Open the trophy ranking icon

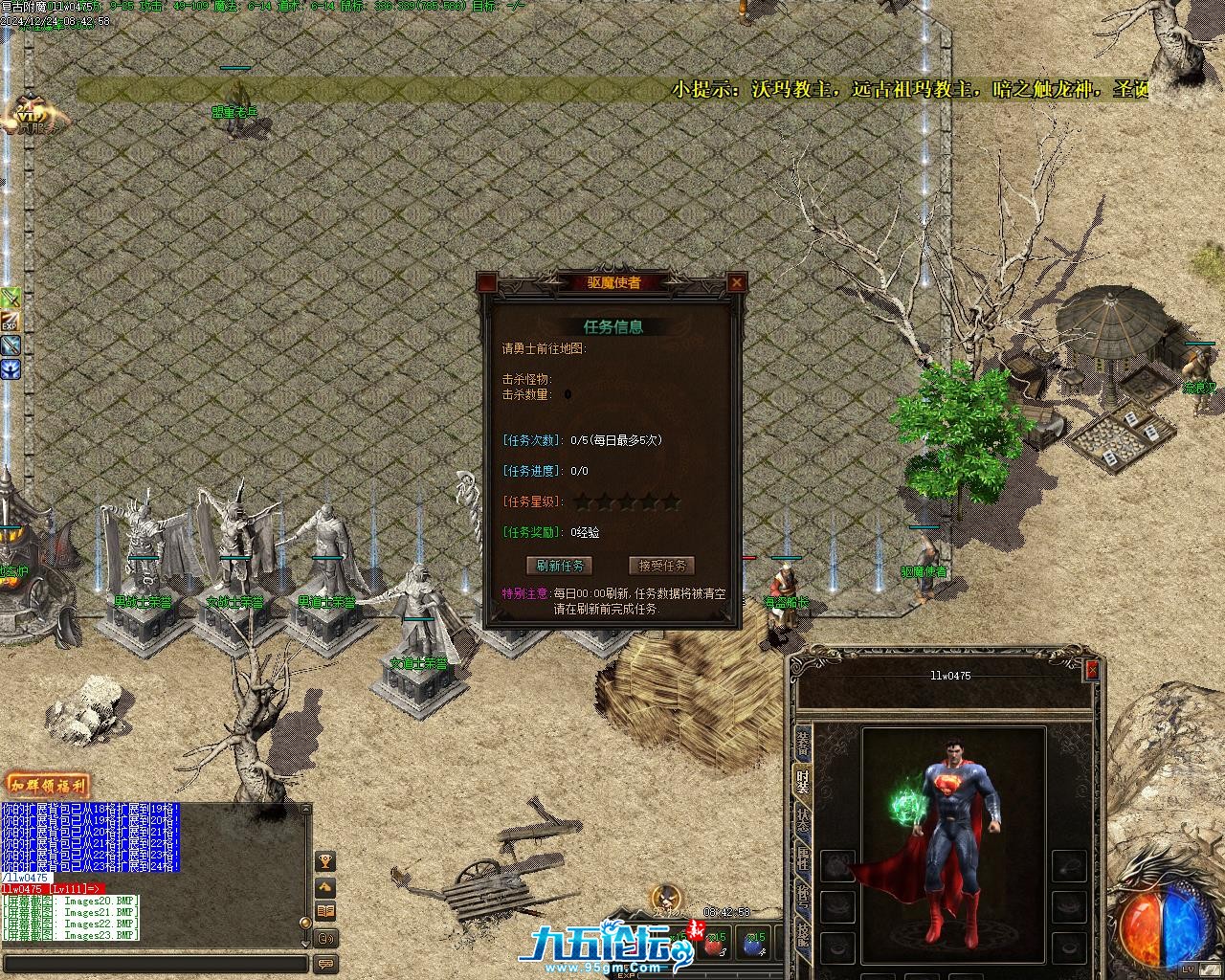(325, 861)
